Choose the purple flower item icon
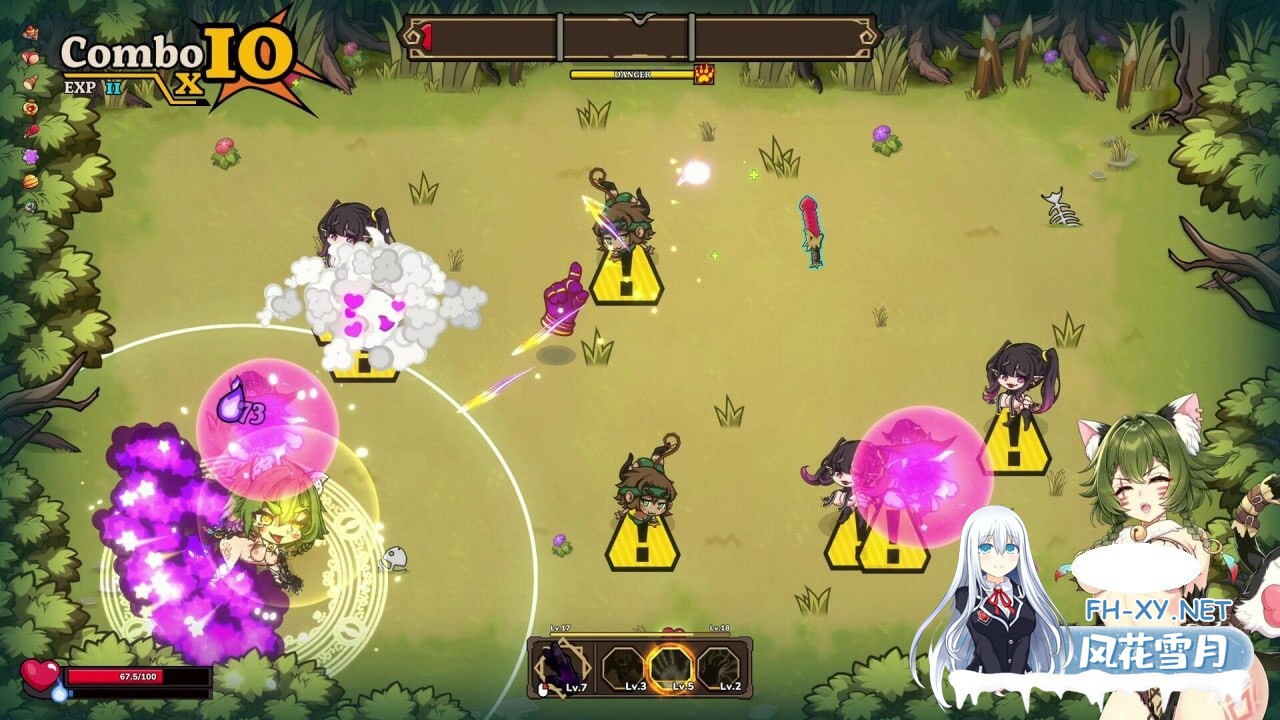 [31, 156]
